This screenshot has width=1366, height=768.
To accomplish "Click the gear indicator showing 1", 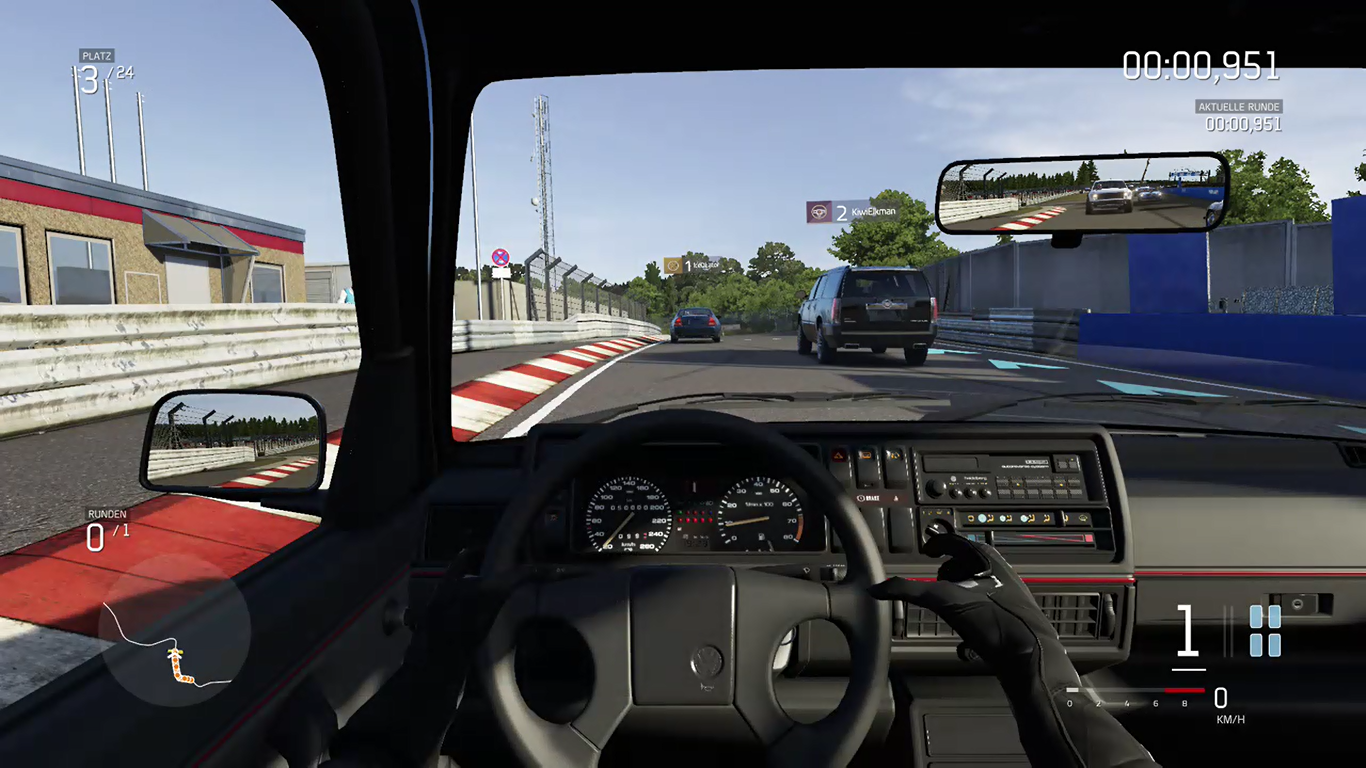I will [1187, 632].
